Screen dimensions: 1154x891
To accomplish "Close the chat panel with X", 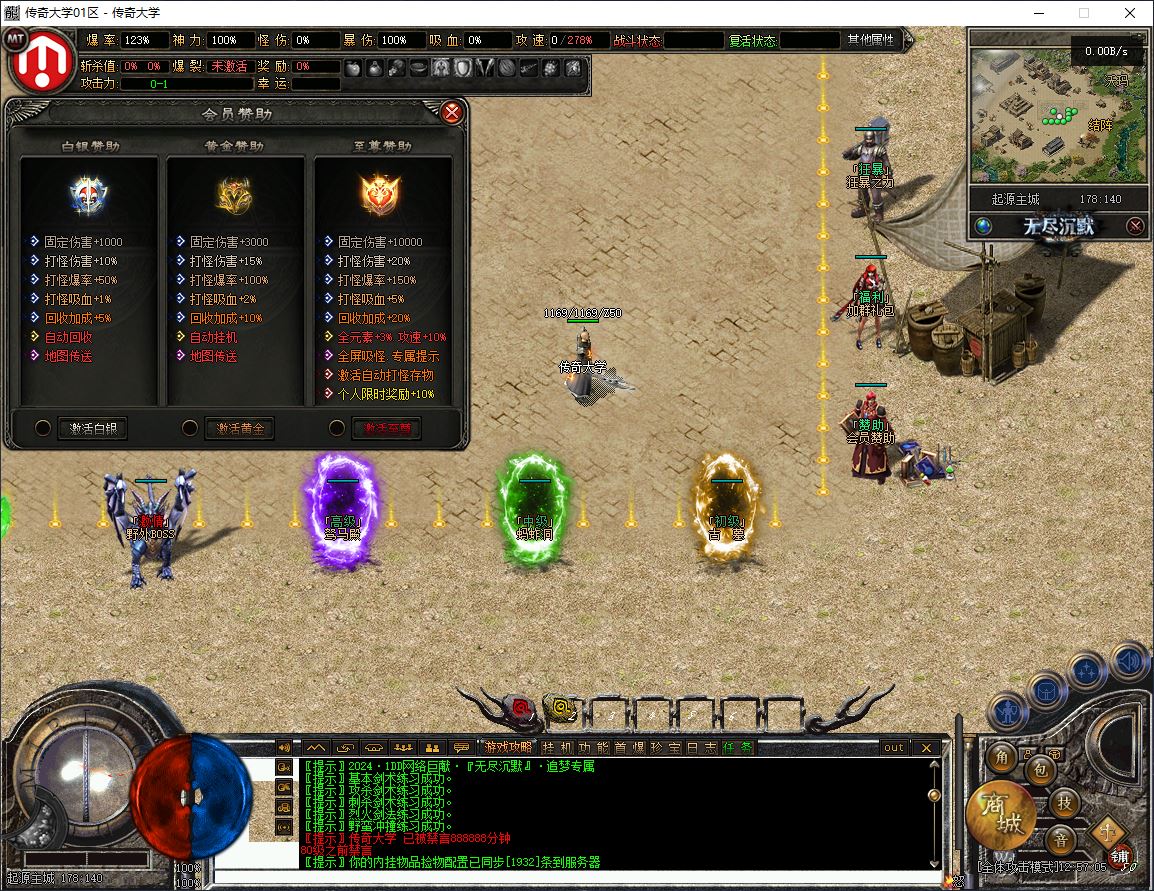I will 926,747.
